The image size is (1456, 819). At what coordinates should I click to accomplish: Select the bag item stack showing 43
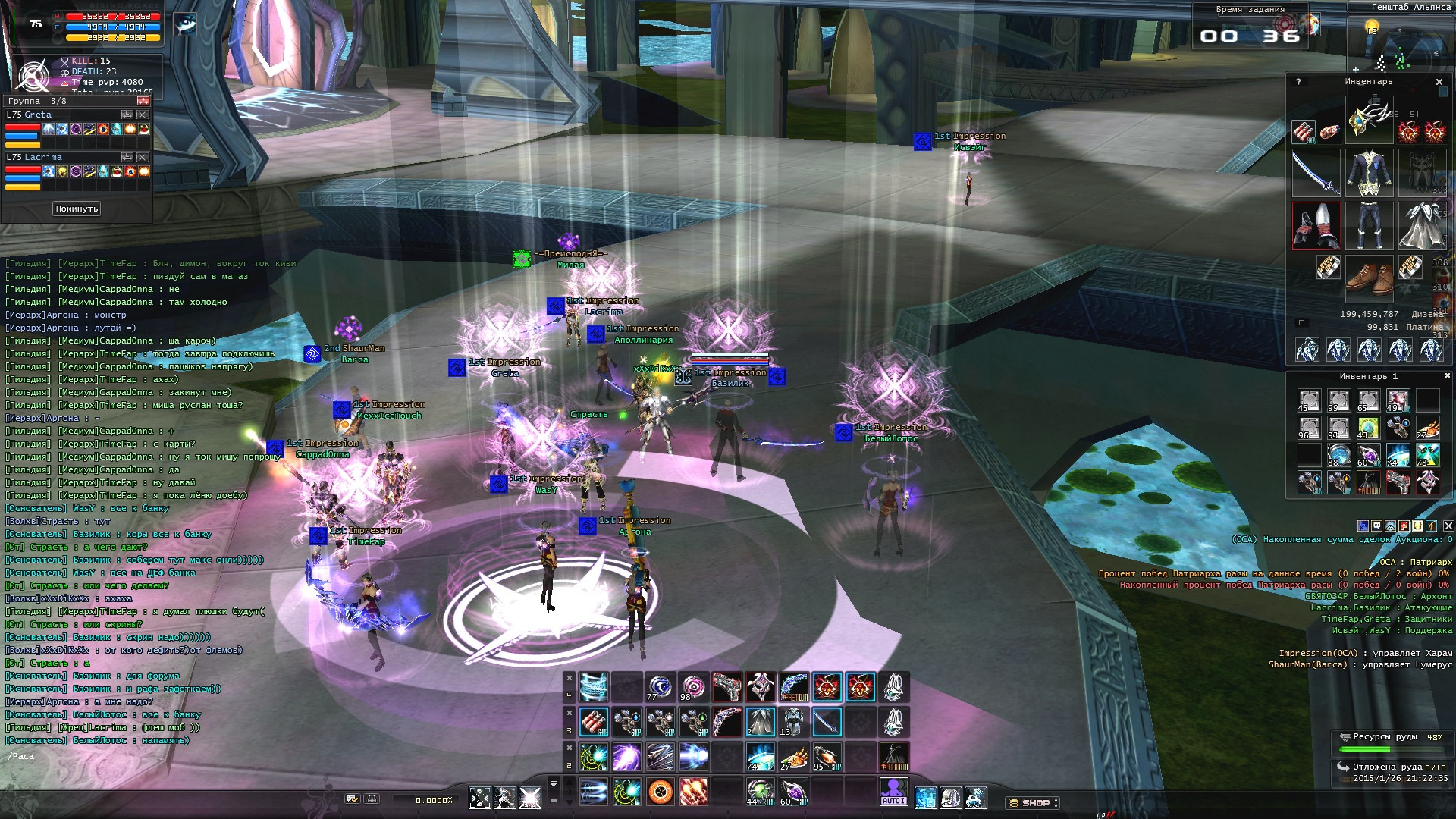tap(1368, 428)
